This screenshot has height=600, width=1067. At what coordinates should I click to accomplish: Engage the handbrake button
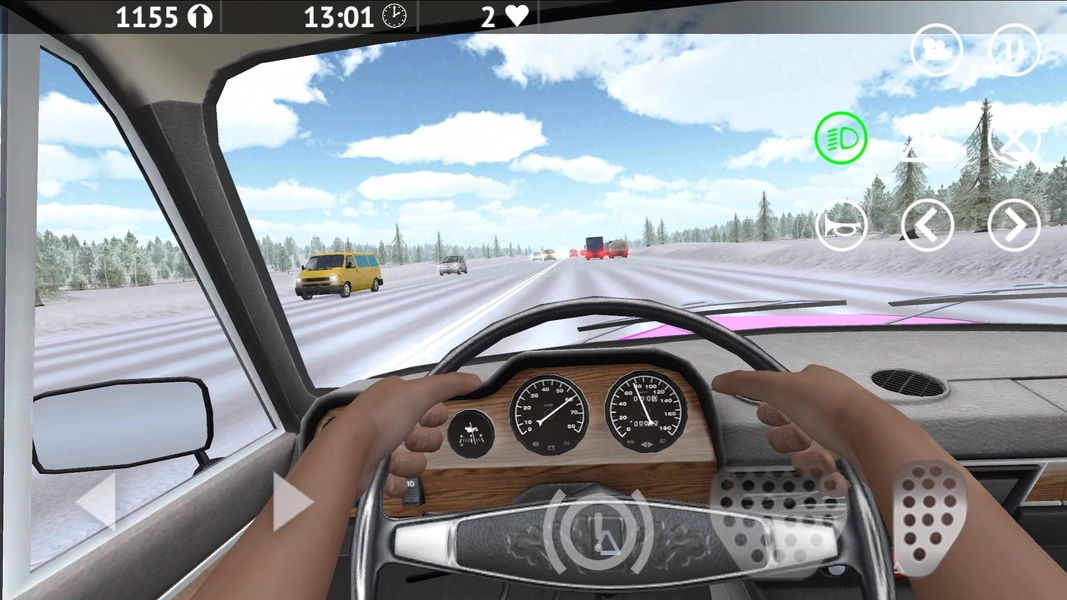tap(599, 528)
